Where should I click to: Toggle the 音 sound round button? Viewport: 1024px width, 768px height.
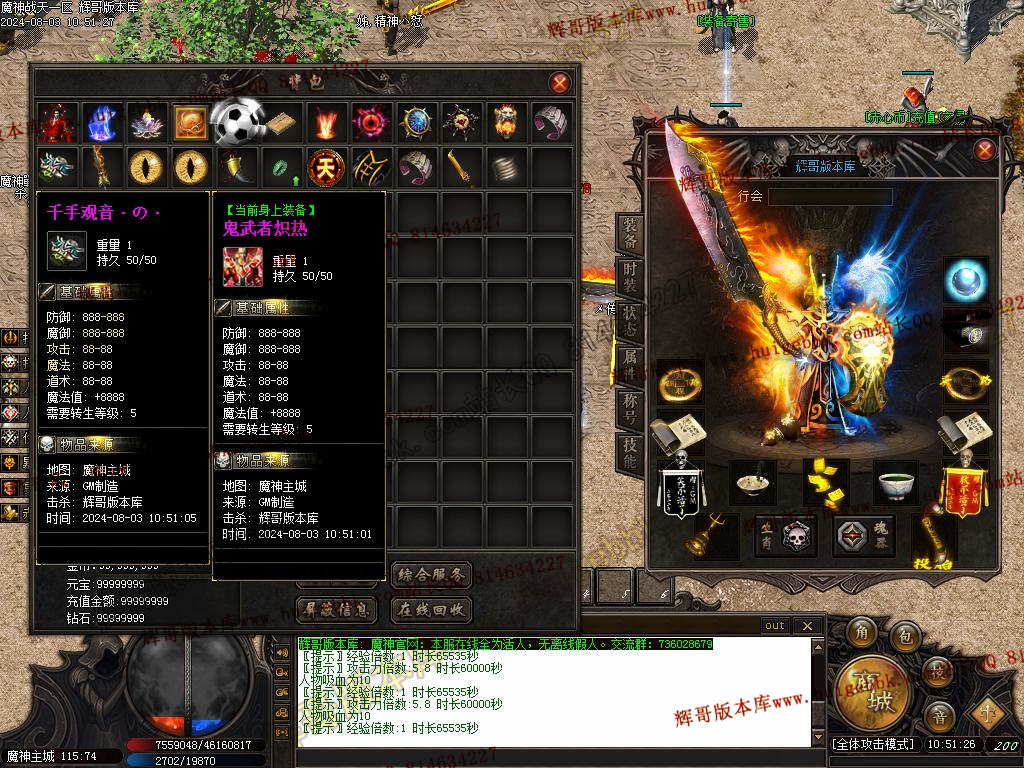[939, 716]
